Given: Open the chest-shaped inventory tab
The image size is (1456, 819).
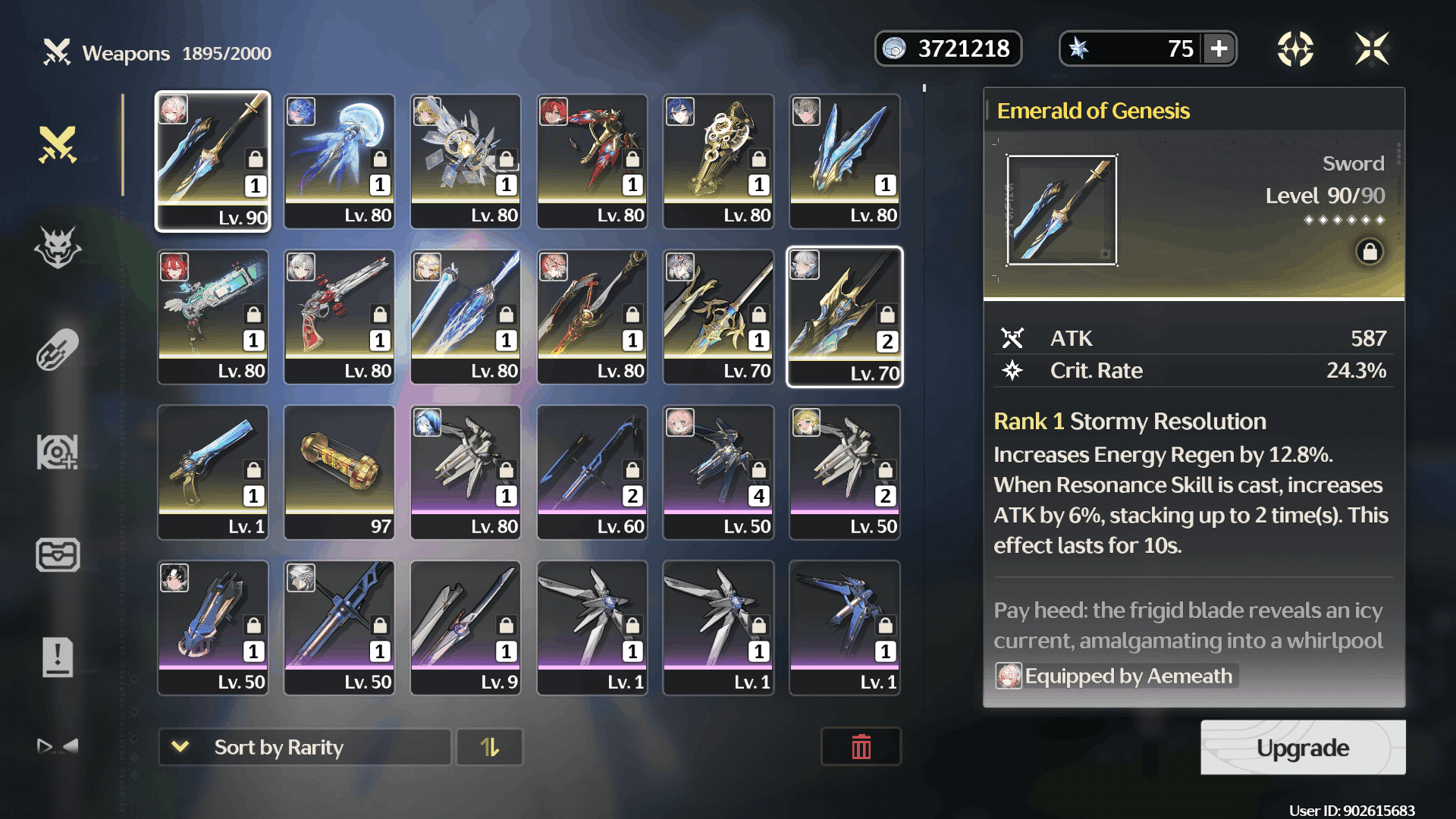Looking at the screenshot, I should tap(58, 554).
